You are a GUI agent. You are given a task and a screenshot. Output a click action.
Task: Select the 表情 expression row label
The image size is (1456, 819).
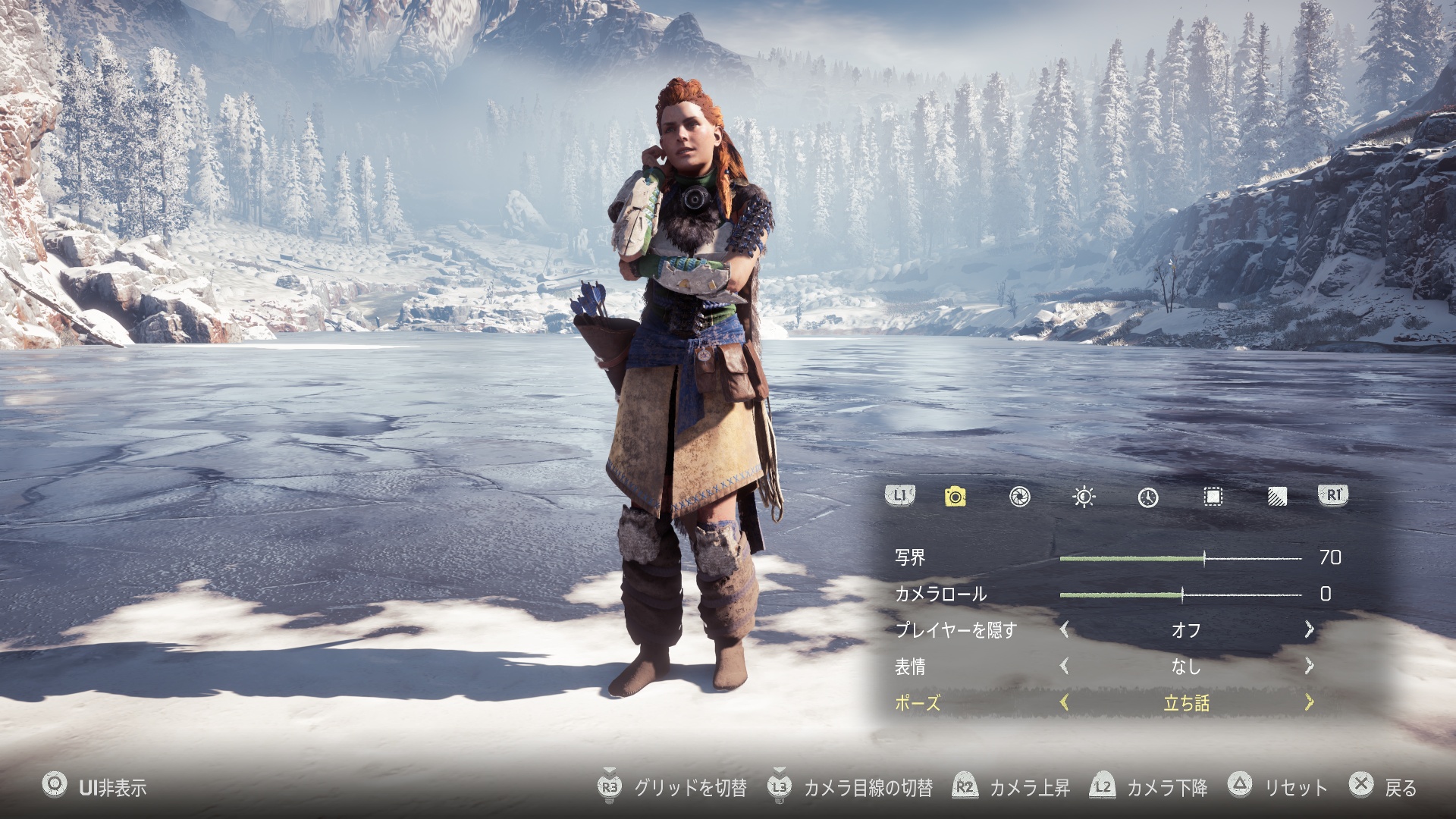click(910, 667)
